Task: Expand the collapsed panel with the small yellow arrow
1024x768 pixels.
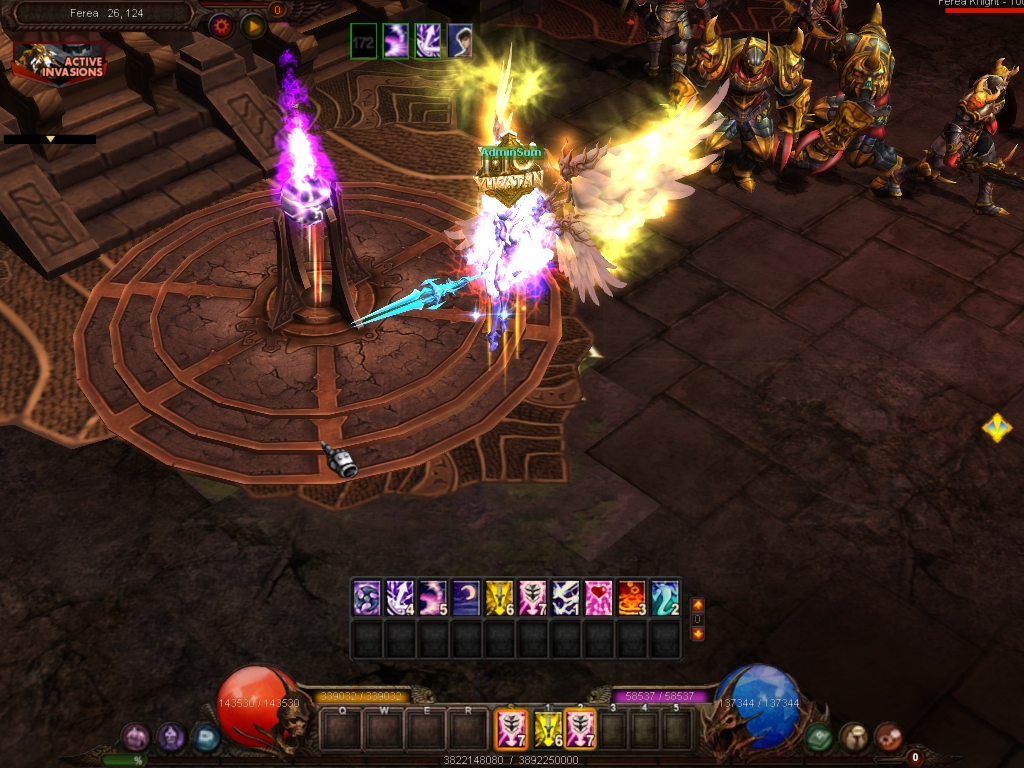Action: [49, 140]
